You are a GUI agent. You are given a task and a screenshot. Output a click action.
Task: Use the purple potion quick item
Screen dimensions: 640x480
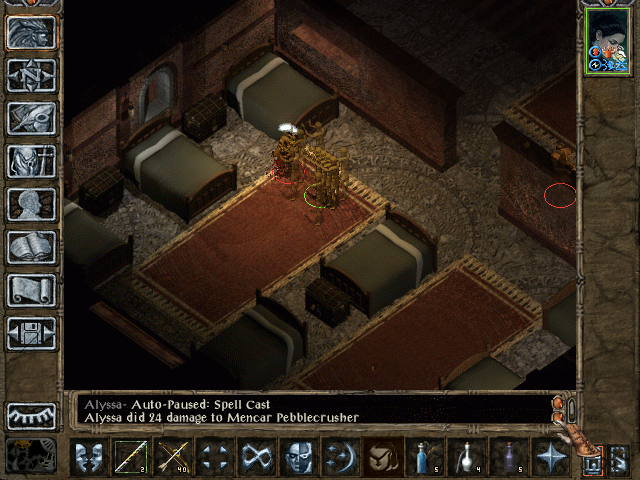click(x=509, y=456)
